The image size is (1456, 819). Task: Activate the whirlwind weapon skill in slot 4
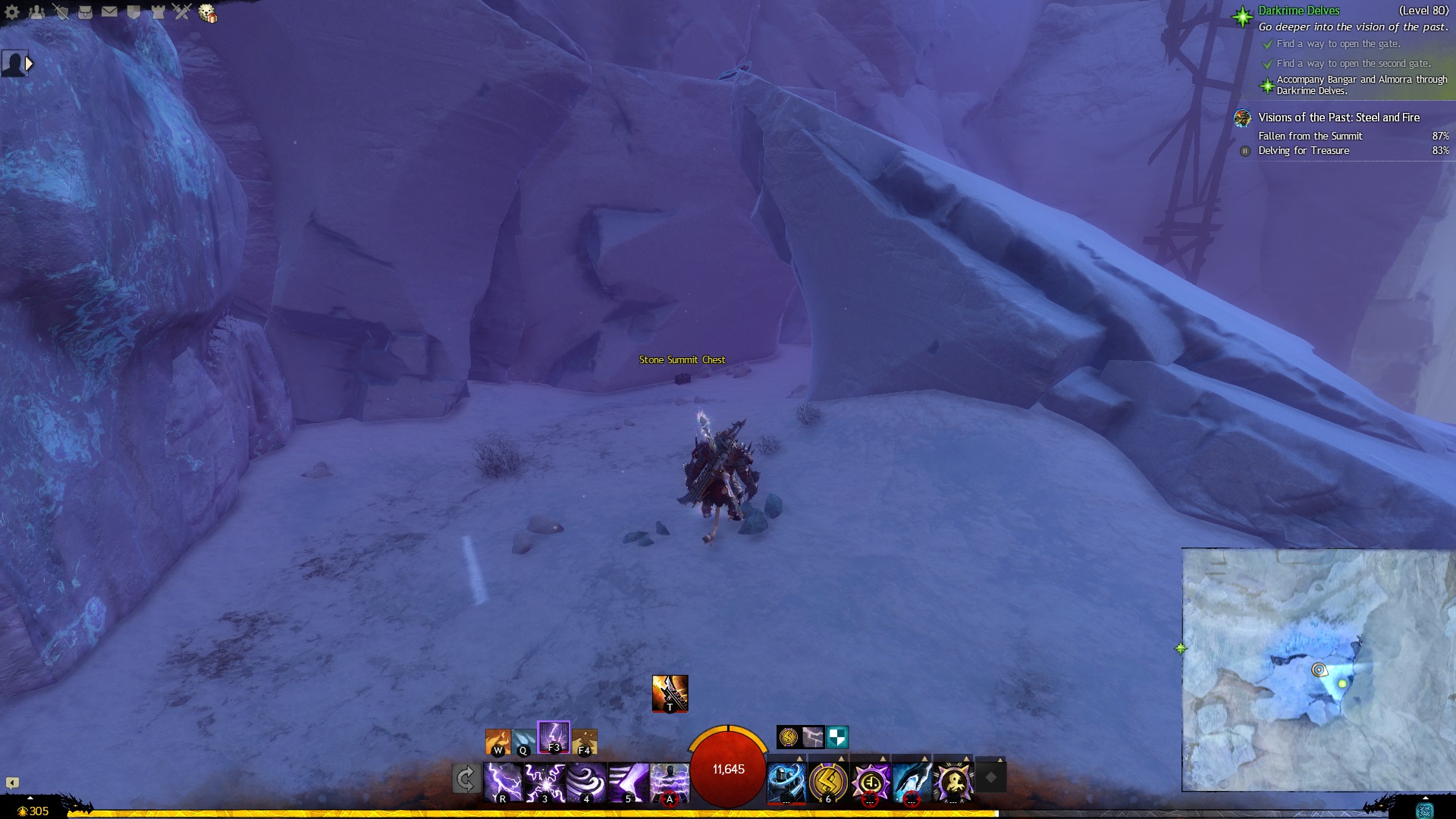tap(586, 782)
